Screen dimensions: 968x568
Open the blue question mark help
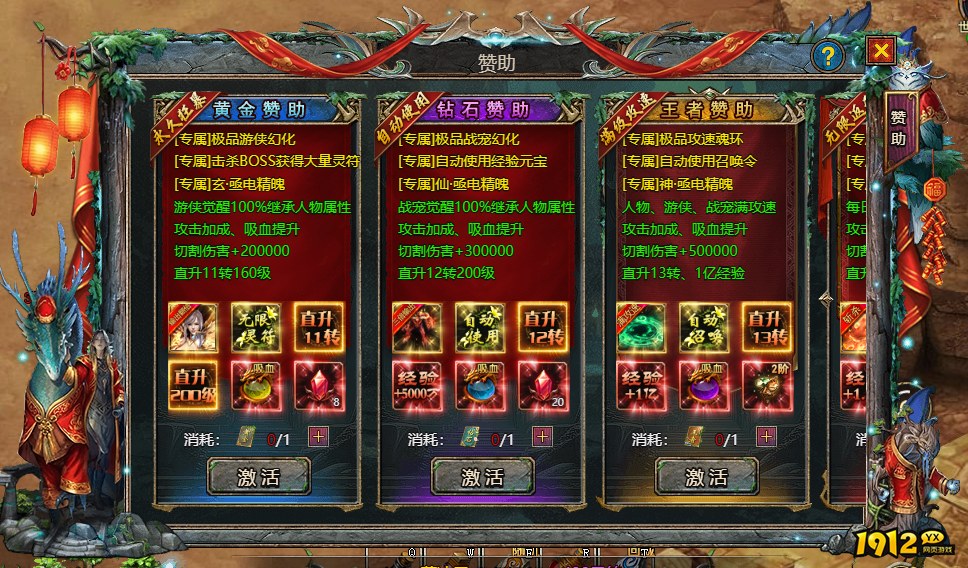[827, 56]
